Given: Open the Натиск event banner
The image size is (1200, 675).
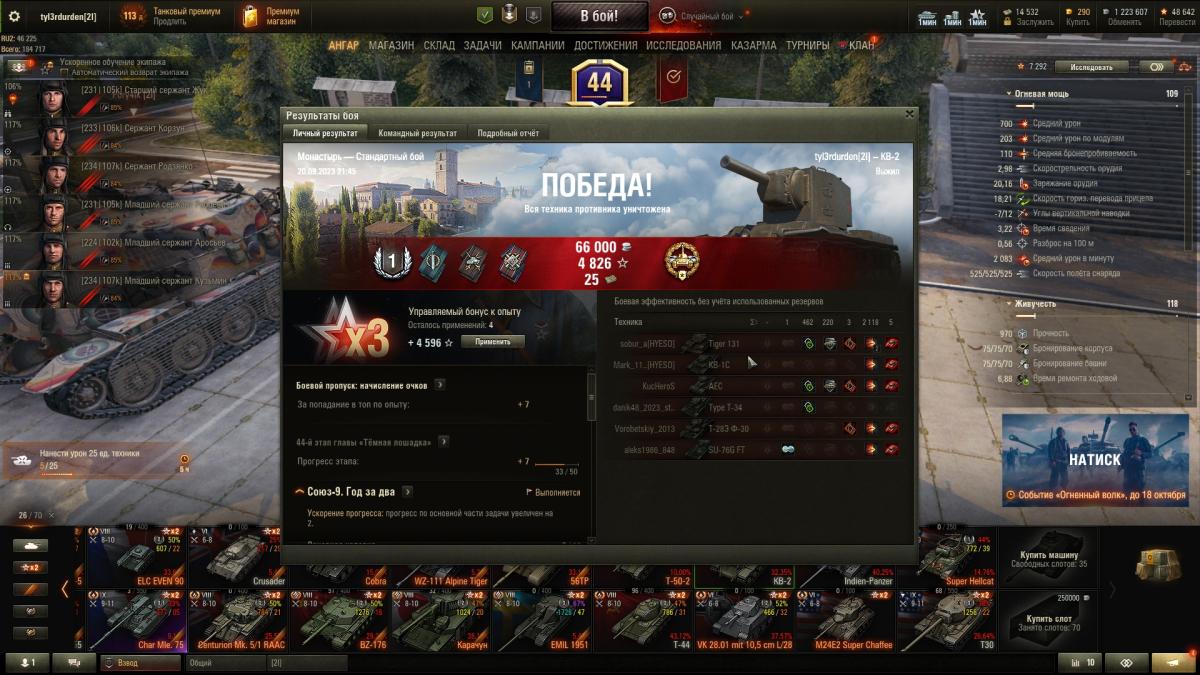Looking at the screenshot, I should tap(1094, 459).
